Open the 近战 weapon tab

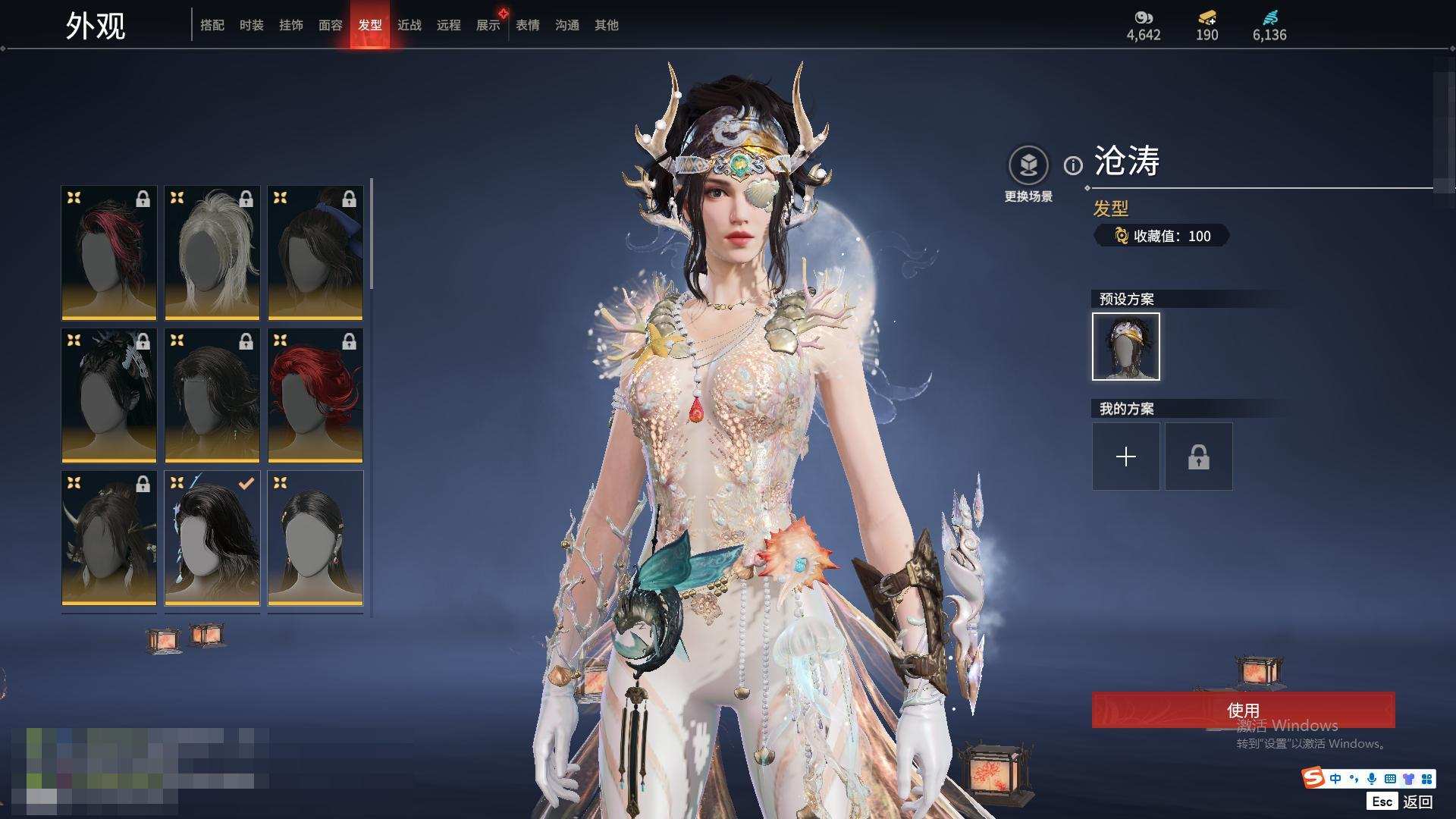click(x=409, y=25)
